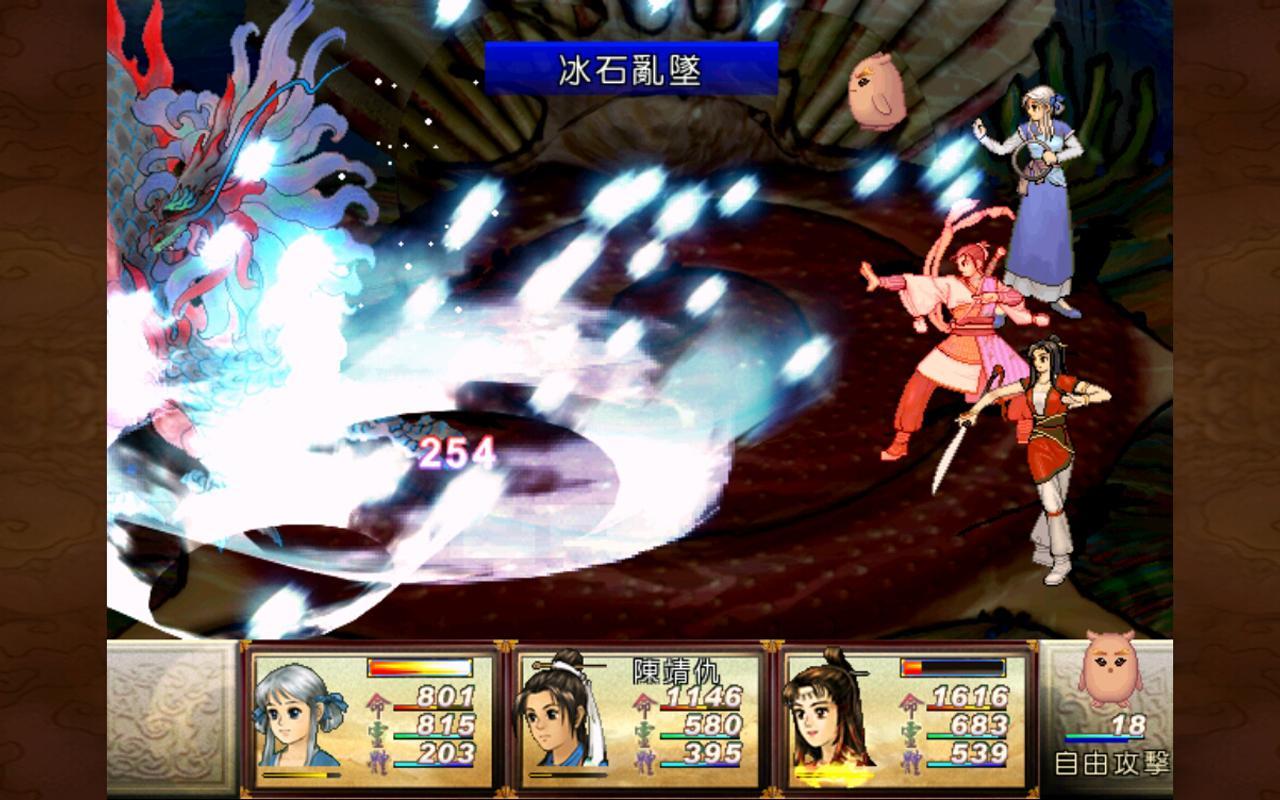Click the 自由攻擊 free attack label

click(x=1110, y=763)
